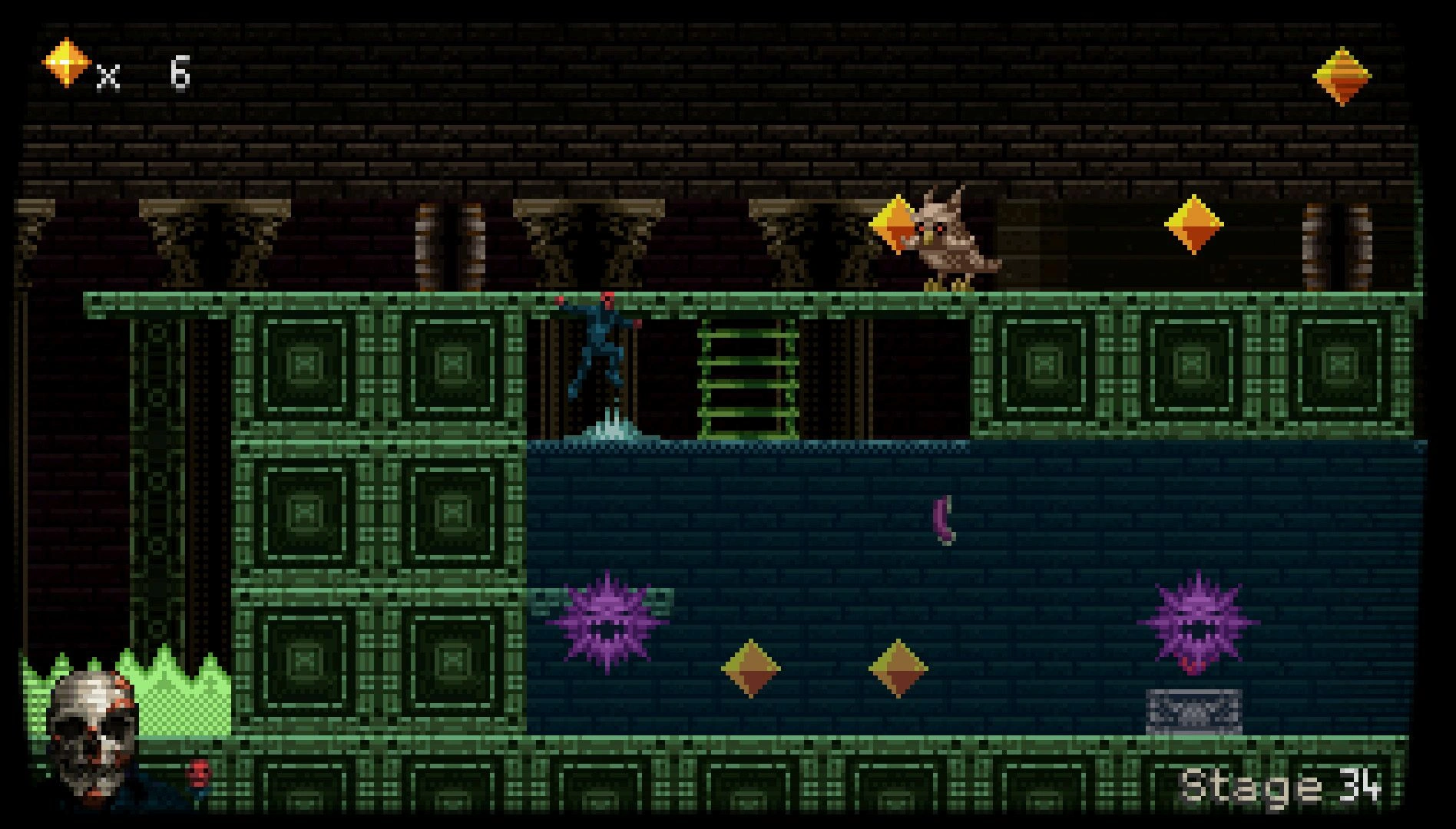Select the striped gem icon in the top-right corner

1341,76
